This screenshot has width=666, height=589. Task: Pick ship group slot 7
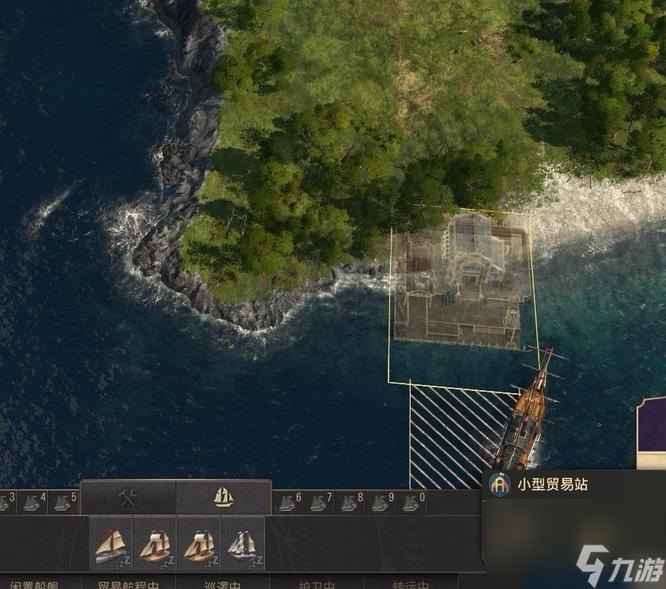(317, 502)
